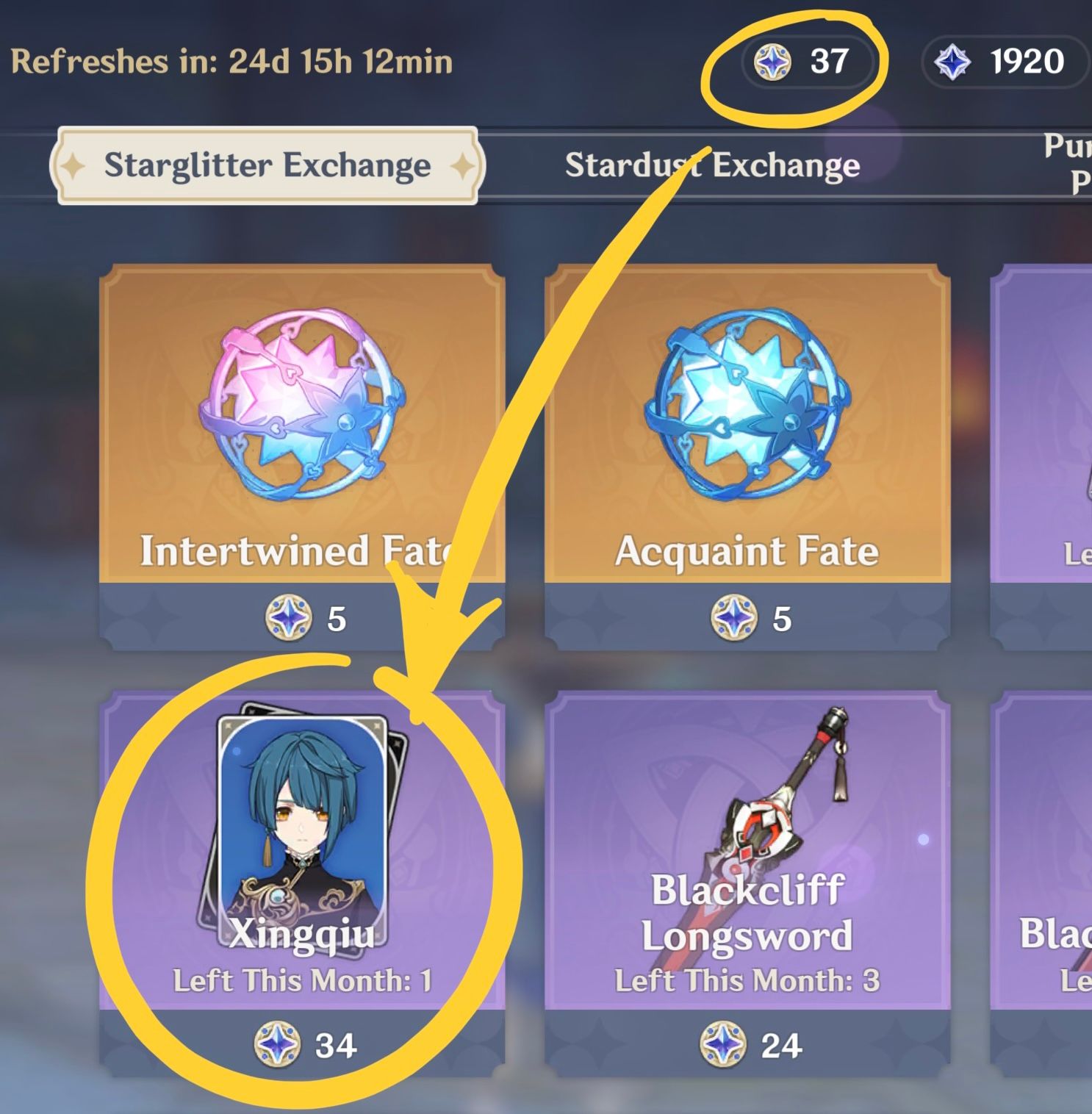Click the Masterless Starglitter currency icon
The width and height of the screenshot is (1092, 1114).
point(773,62)
